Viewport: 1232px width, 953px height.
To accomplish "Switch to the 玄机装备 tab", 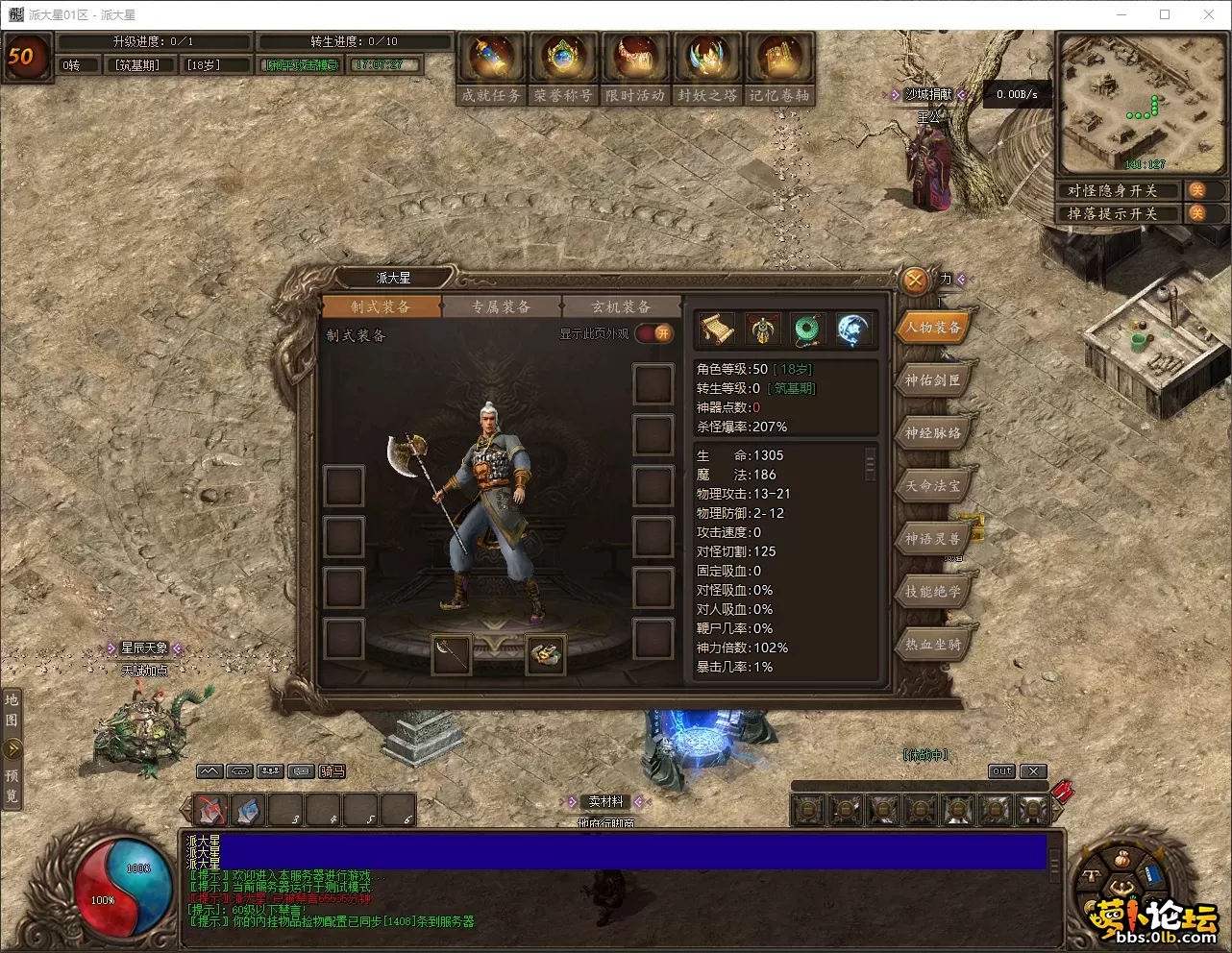I will point(621,306).
